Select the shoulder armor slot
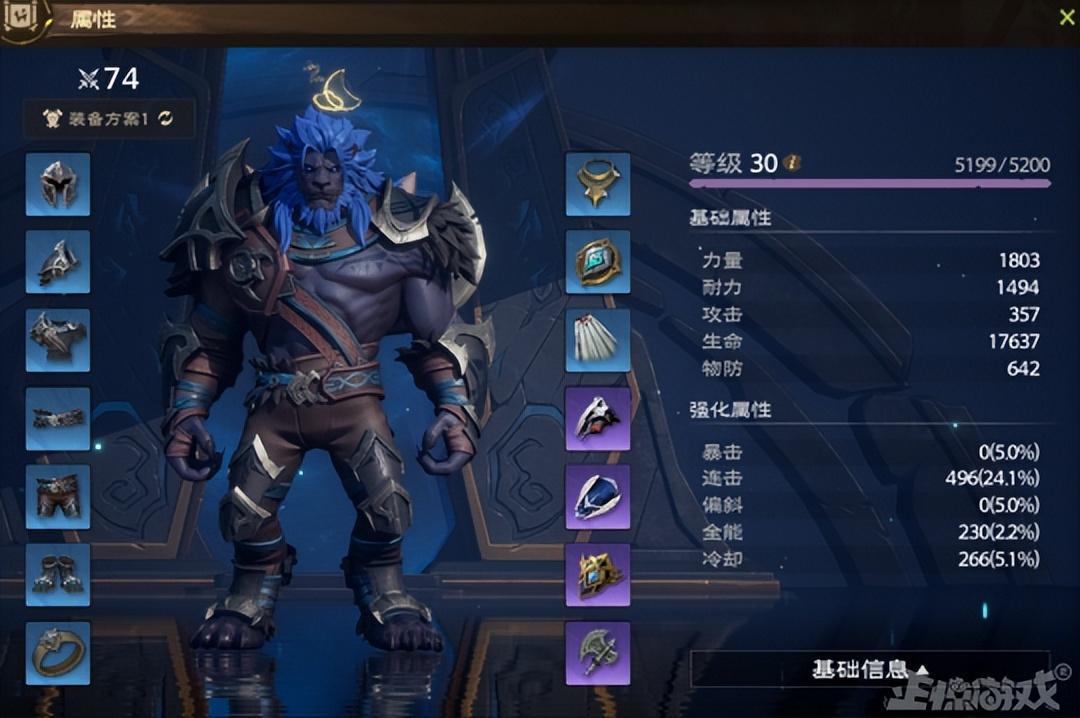The image size is (1080, 718). (x=58, y=262)
